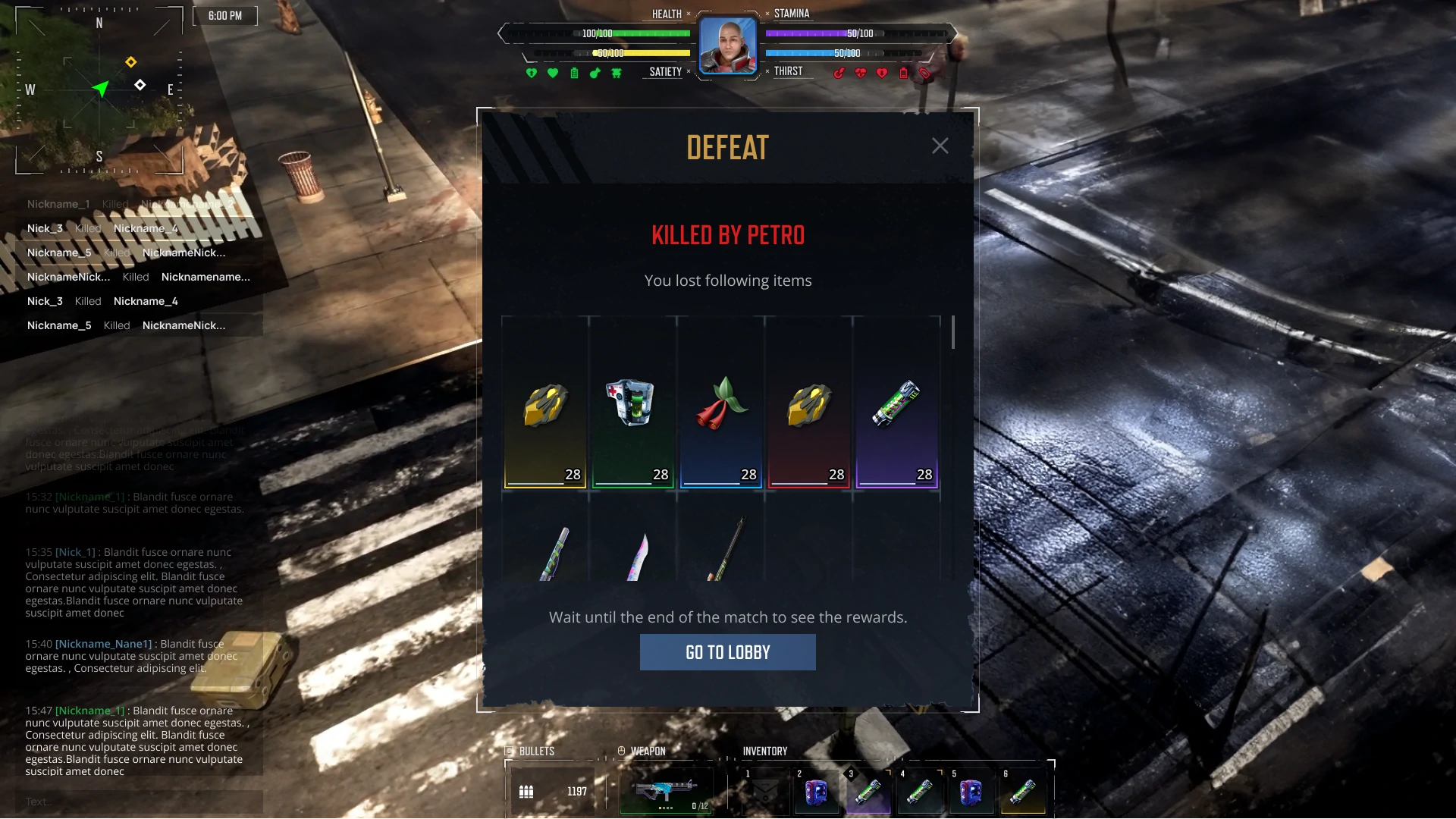Select inventory slot 5 blue canister
Viewport: 1456px width, 819px height.
click(971, 792)
